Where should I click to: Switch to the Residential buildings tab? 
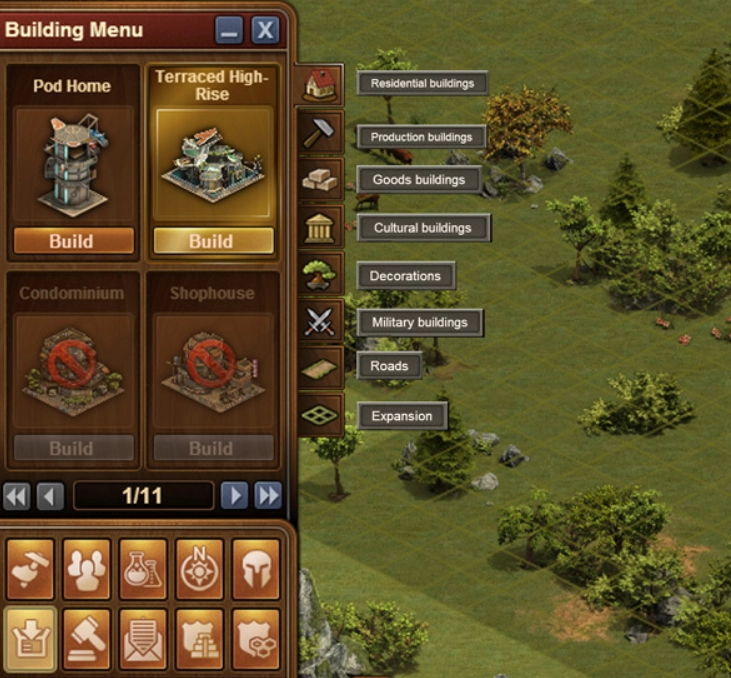coord(320,86)
